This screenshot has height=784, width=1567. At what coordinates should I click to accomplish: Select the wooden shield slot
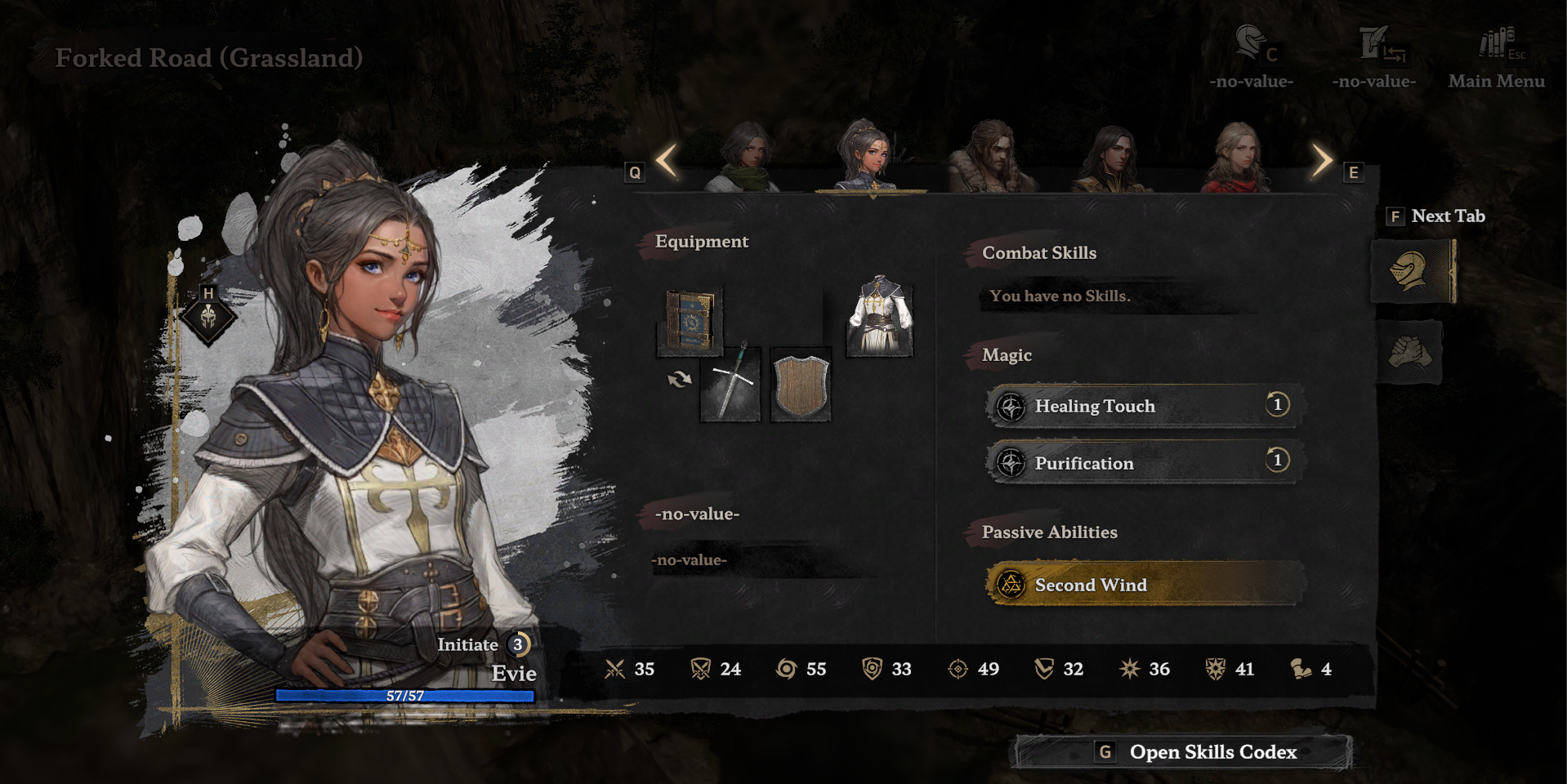tap(801, 385)
